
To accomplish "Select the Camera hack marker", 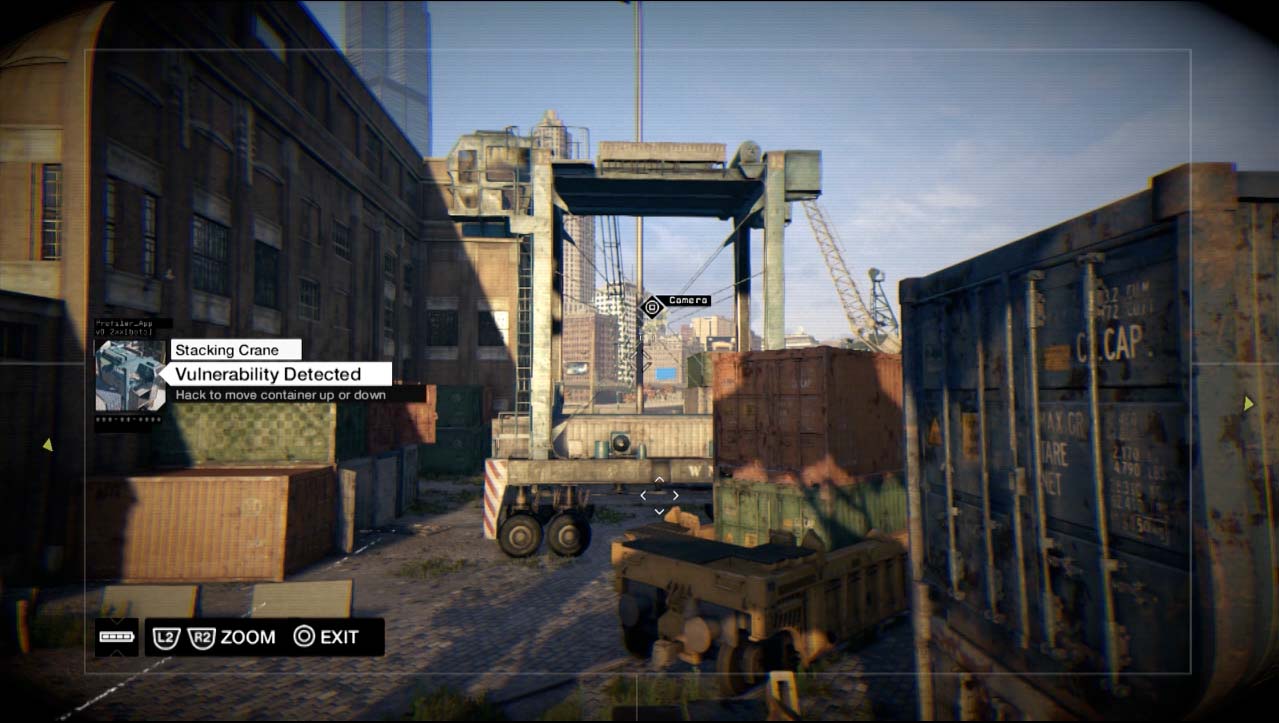I will click(652, 307).
